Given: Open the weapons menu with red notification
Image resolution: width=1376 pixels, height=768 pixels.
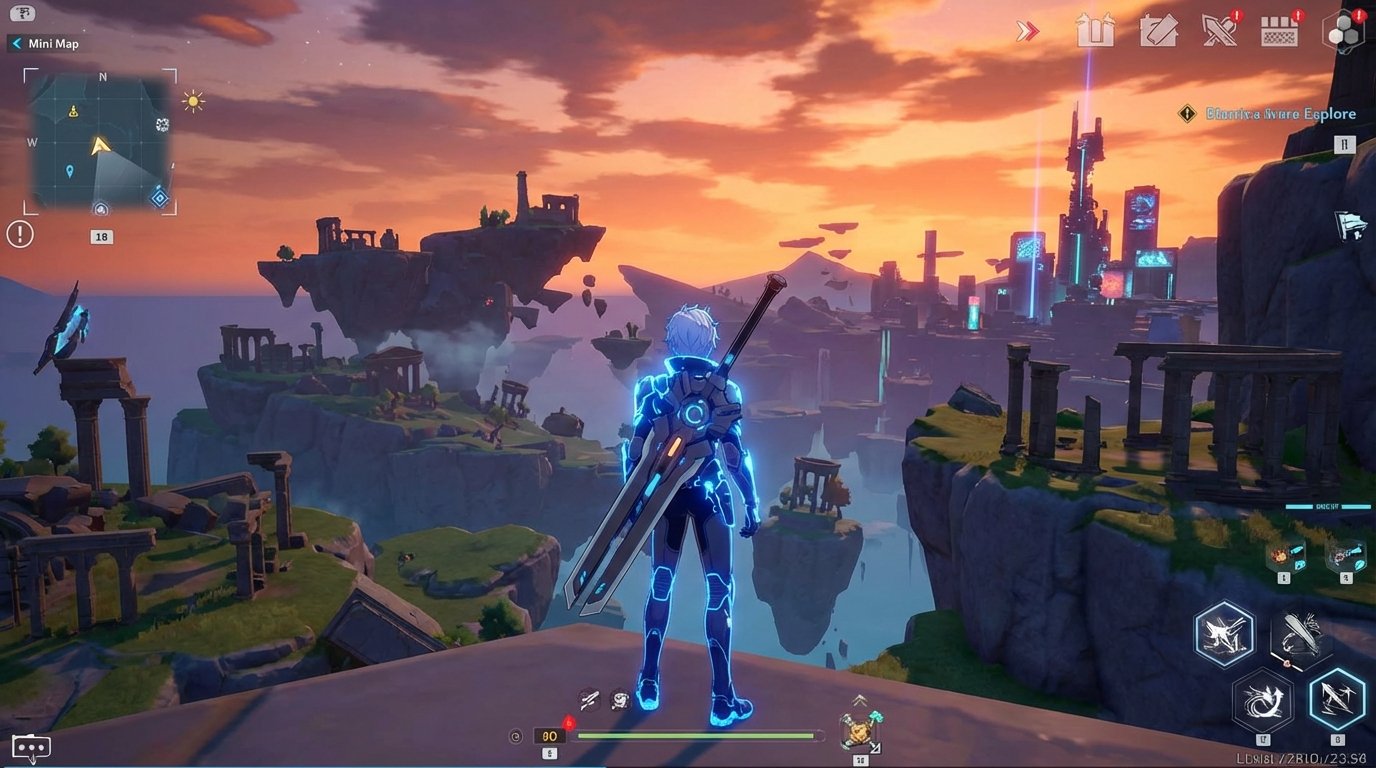Looking at the screenshot, I should [x=1221, y=31].
